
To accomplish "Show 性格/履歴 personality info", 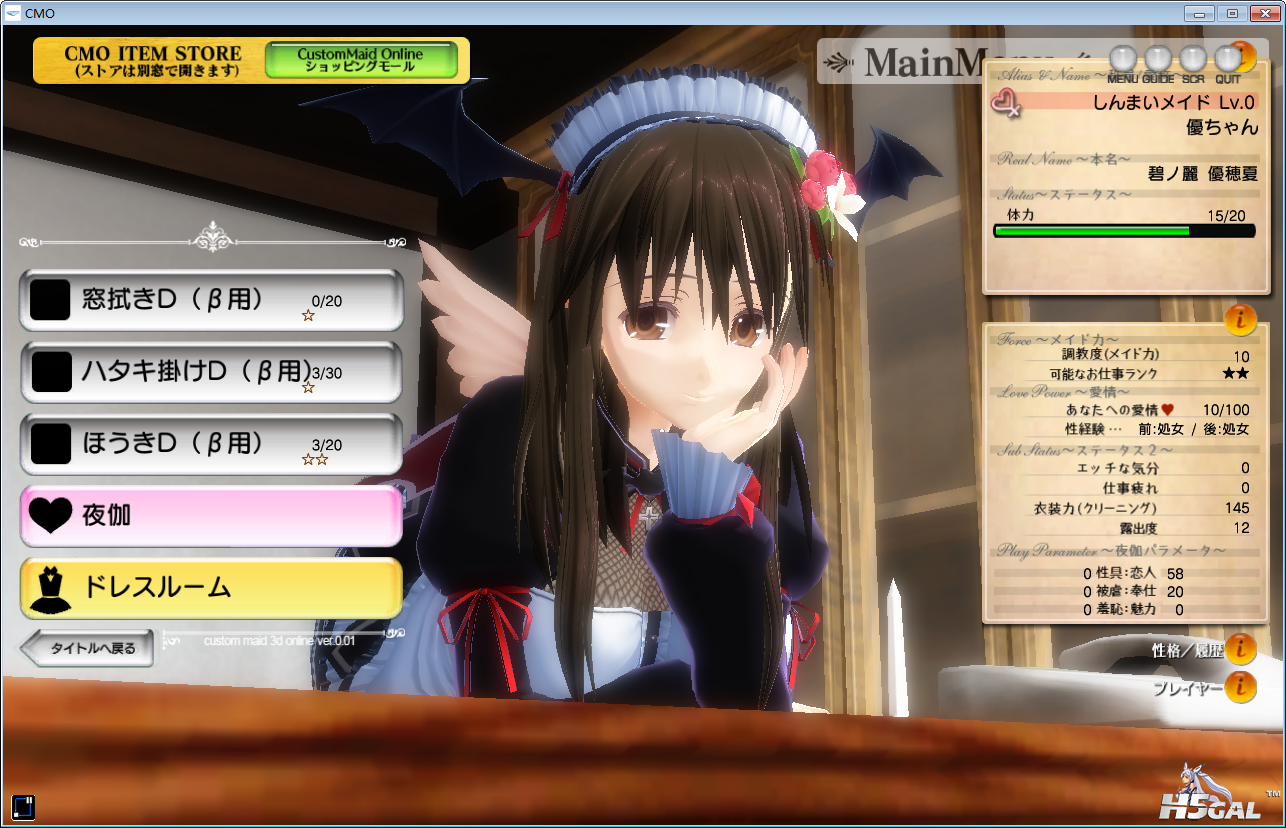I will 1240,650.
